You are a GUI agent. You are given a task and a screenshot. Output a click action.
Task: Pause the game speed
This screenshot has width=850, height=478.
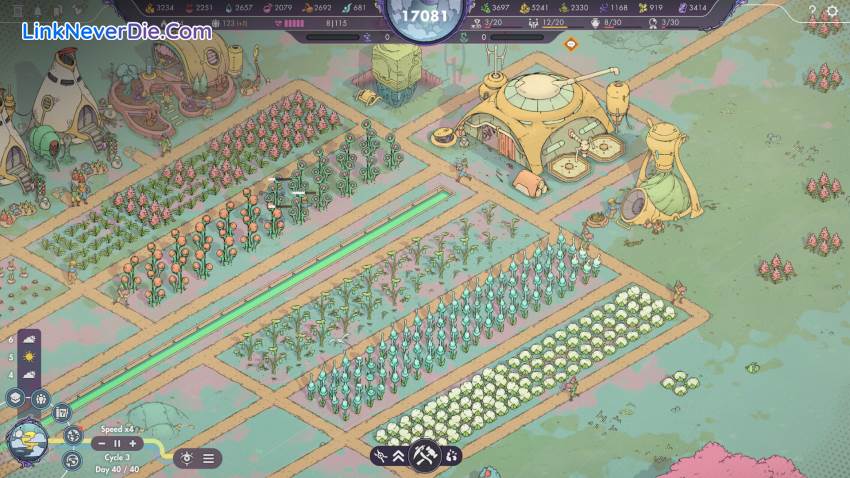coord(117,443)
